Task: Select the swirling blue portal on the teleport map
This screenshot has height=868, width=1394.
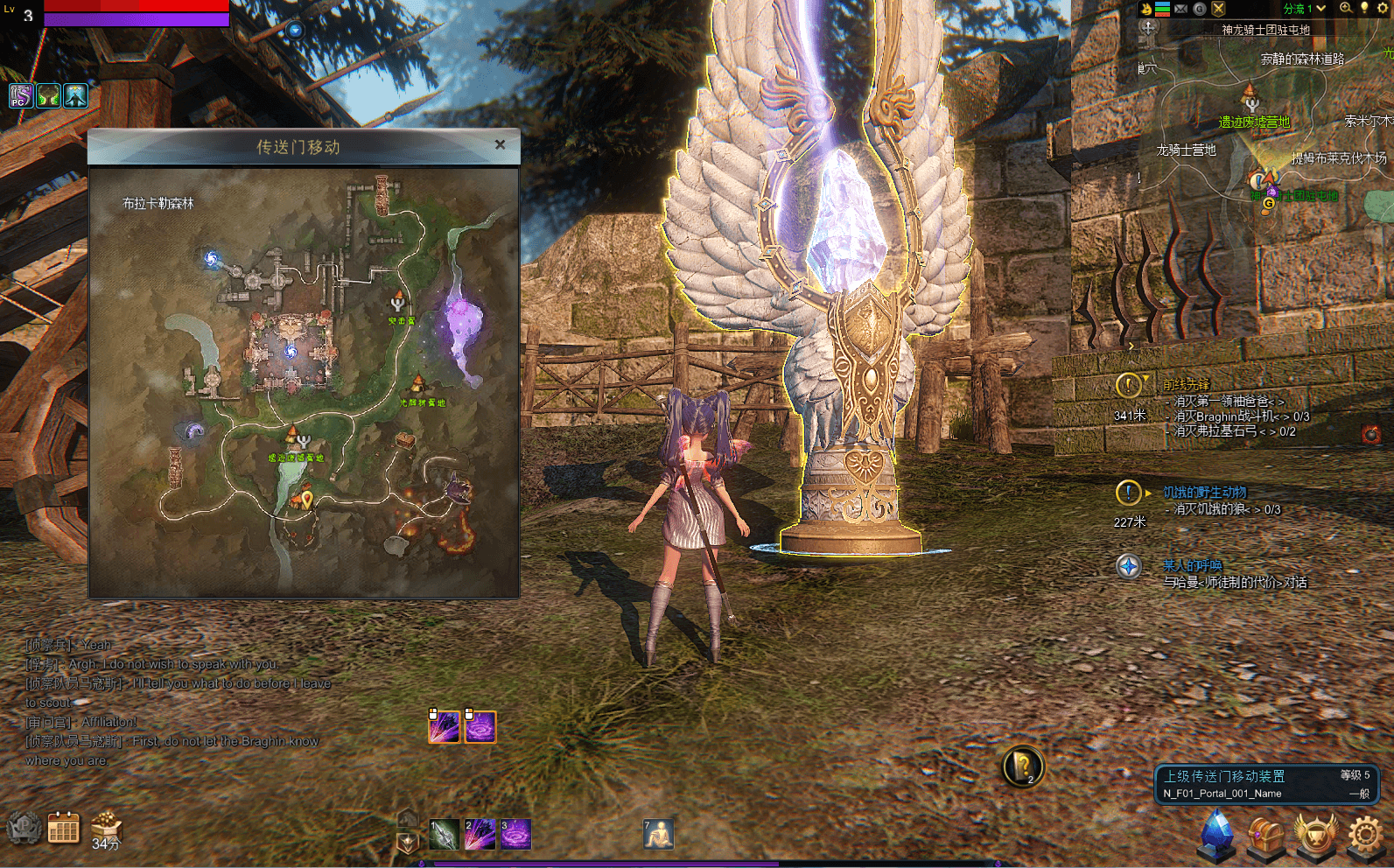Action: click(211, 258)
